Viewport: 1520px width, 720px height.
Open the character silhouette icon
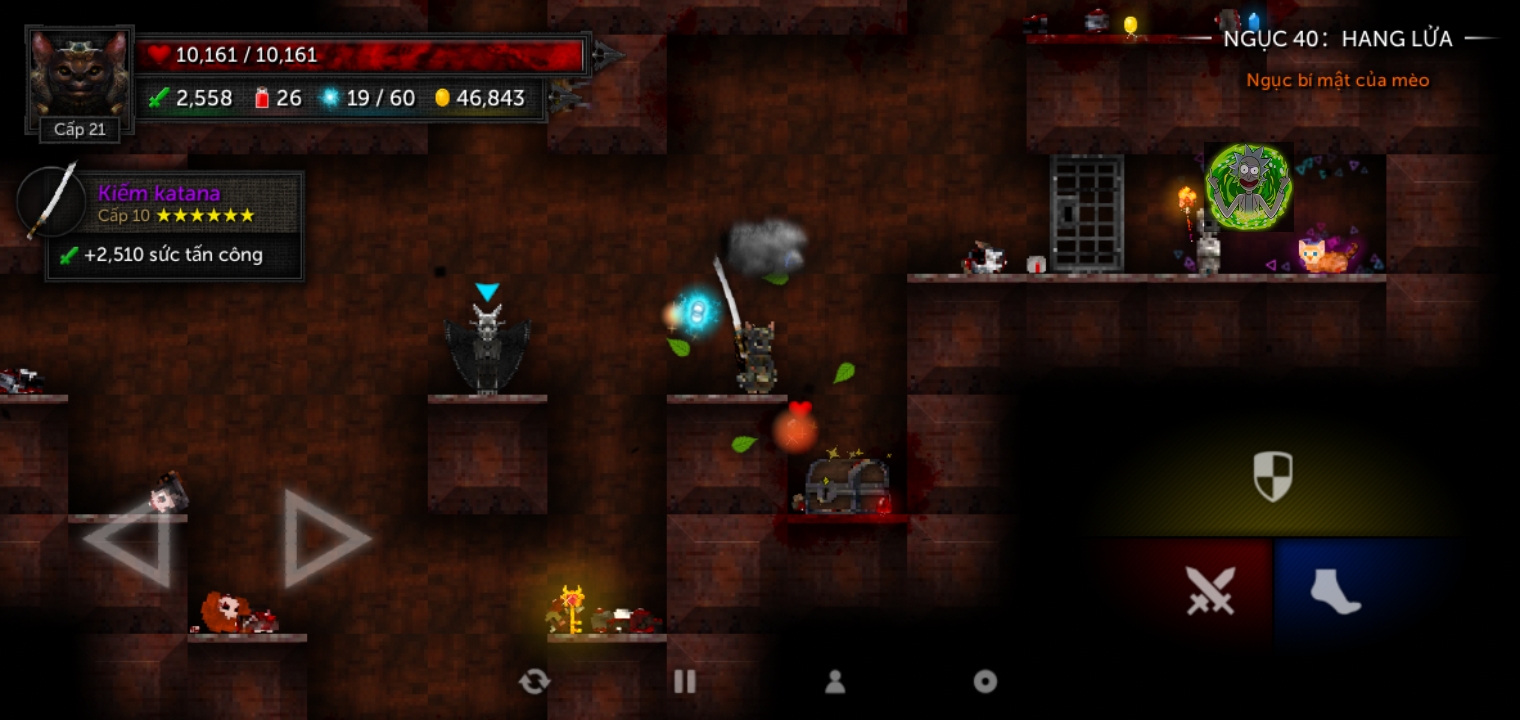point(835,682)
